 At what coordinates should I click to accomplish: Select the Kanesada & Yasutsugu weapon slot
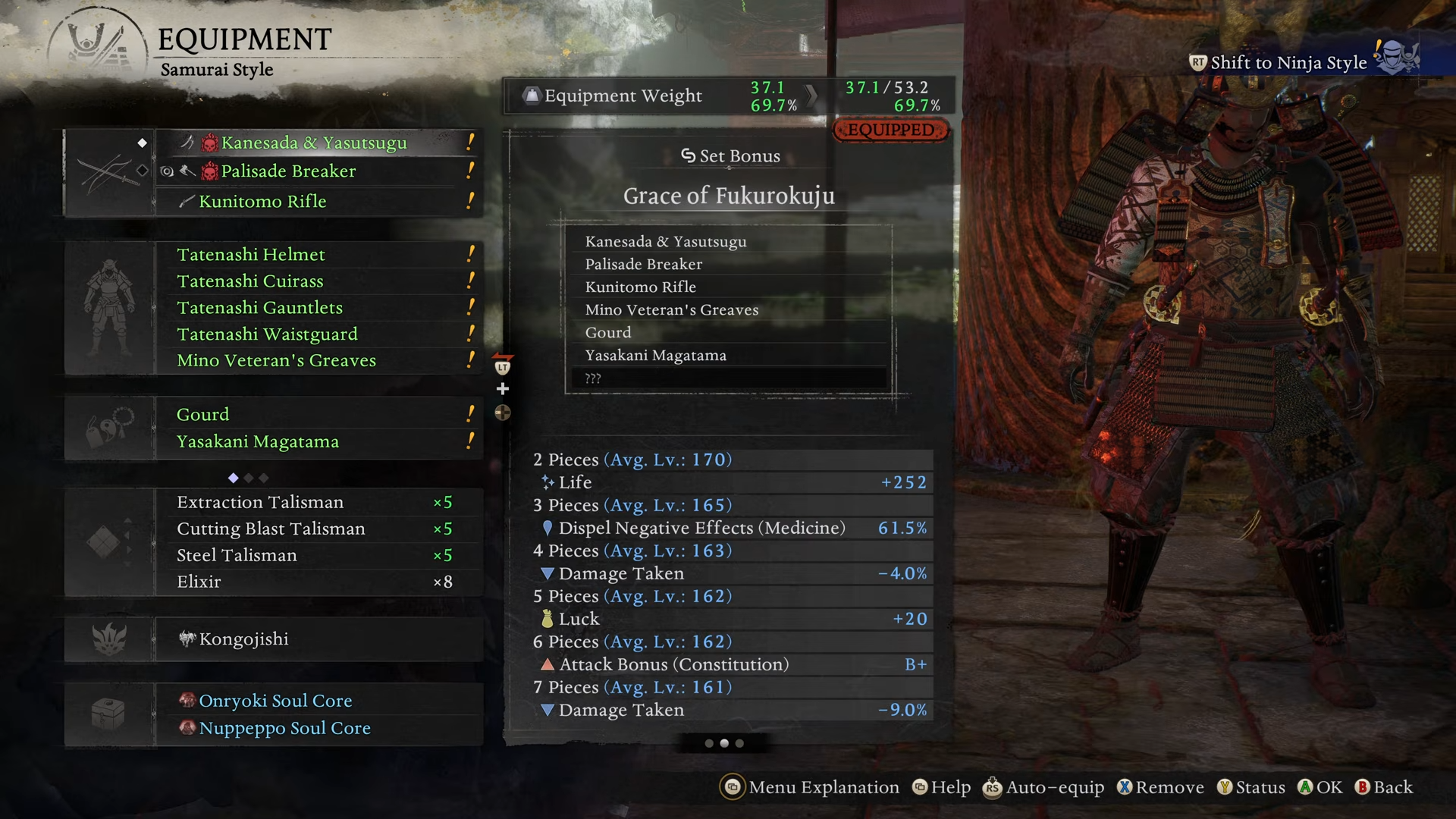click(x=314, y=143)
